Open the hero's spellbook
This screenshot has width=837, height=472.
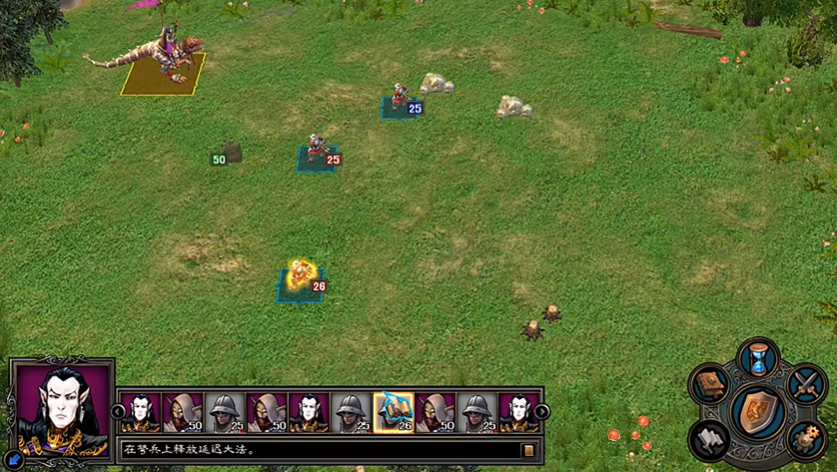click(x=709, y=385)
